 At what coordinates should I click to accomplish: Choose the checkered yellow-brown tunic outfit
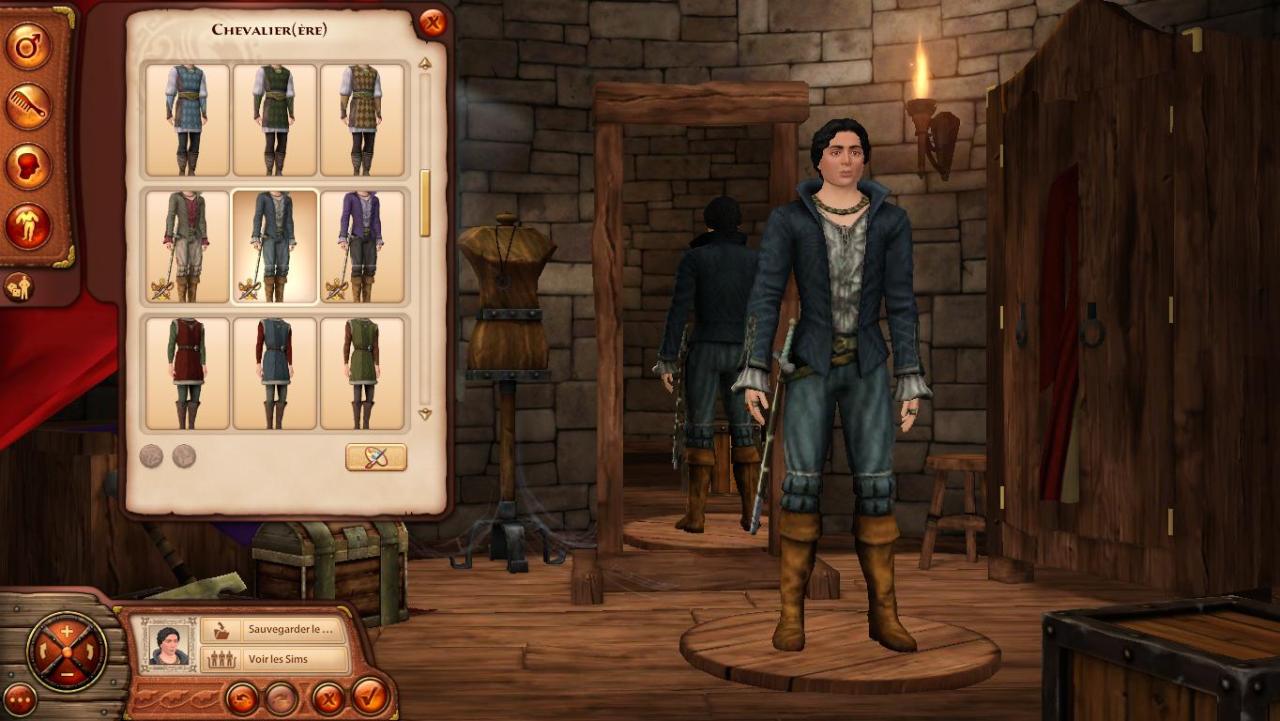[362, 120]
